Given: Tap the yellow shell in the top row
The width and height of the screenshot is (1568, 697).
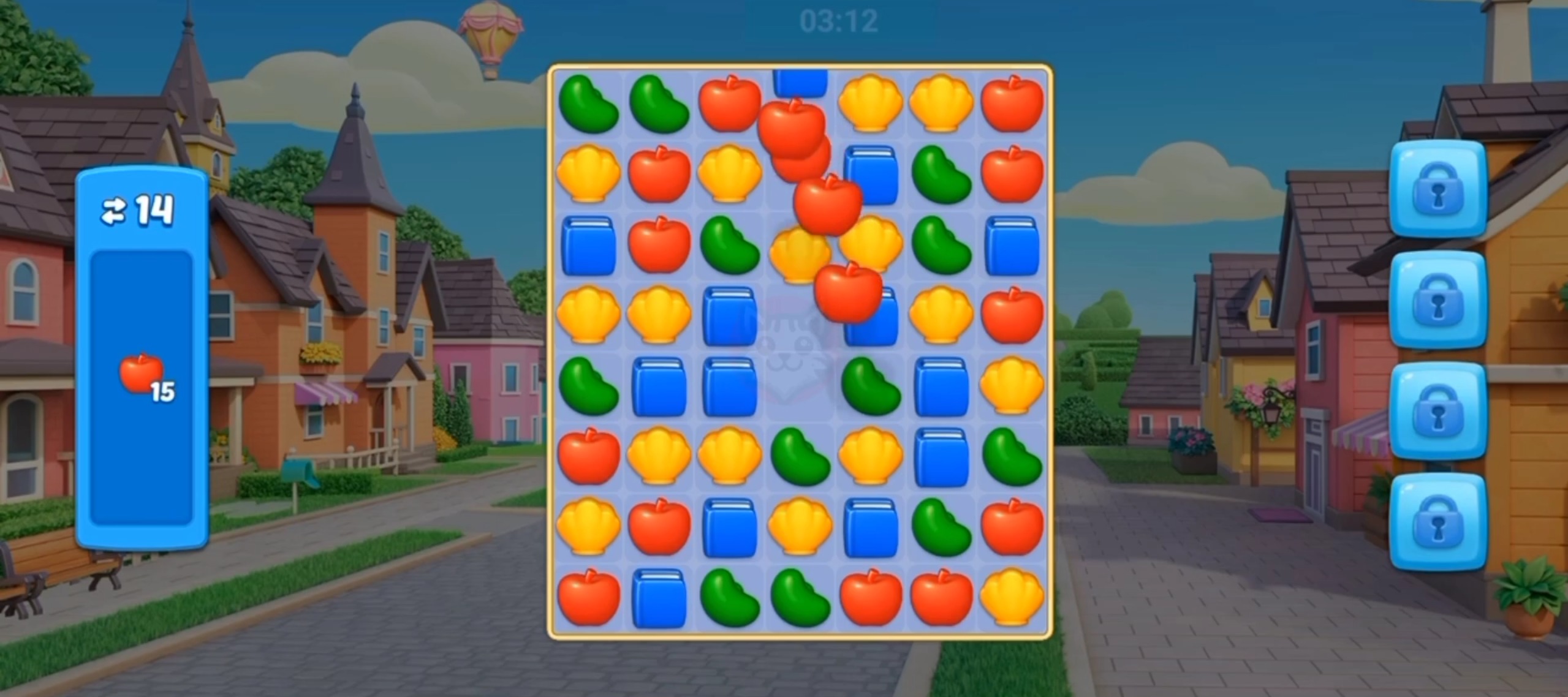Looking at the screenshot, I should tap(870, 104).
